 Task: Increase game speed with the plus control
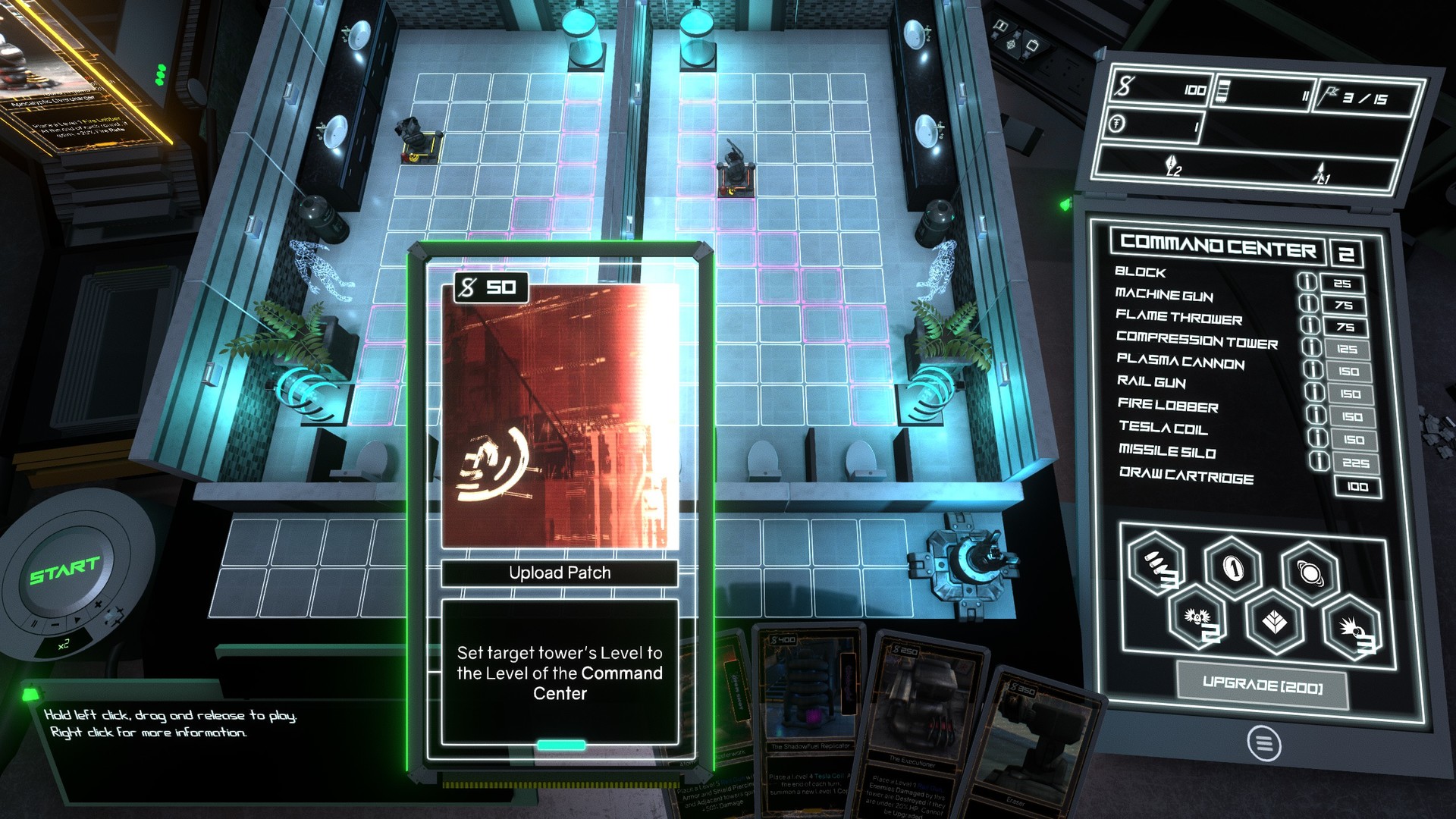click(x=98, y=604)
